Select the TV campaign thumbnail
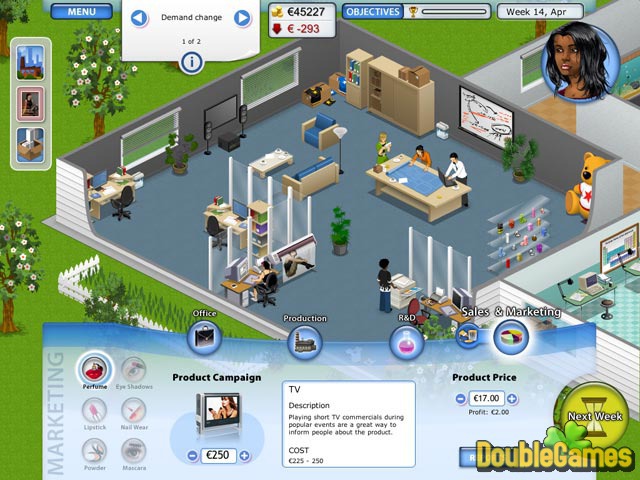Screen dimensions: 640x480 coord(217,410)
